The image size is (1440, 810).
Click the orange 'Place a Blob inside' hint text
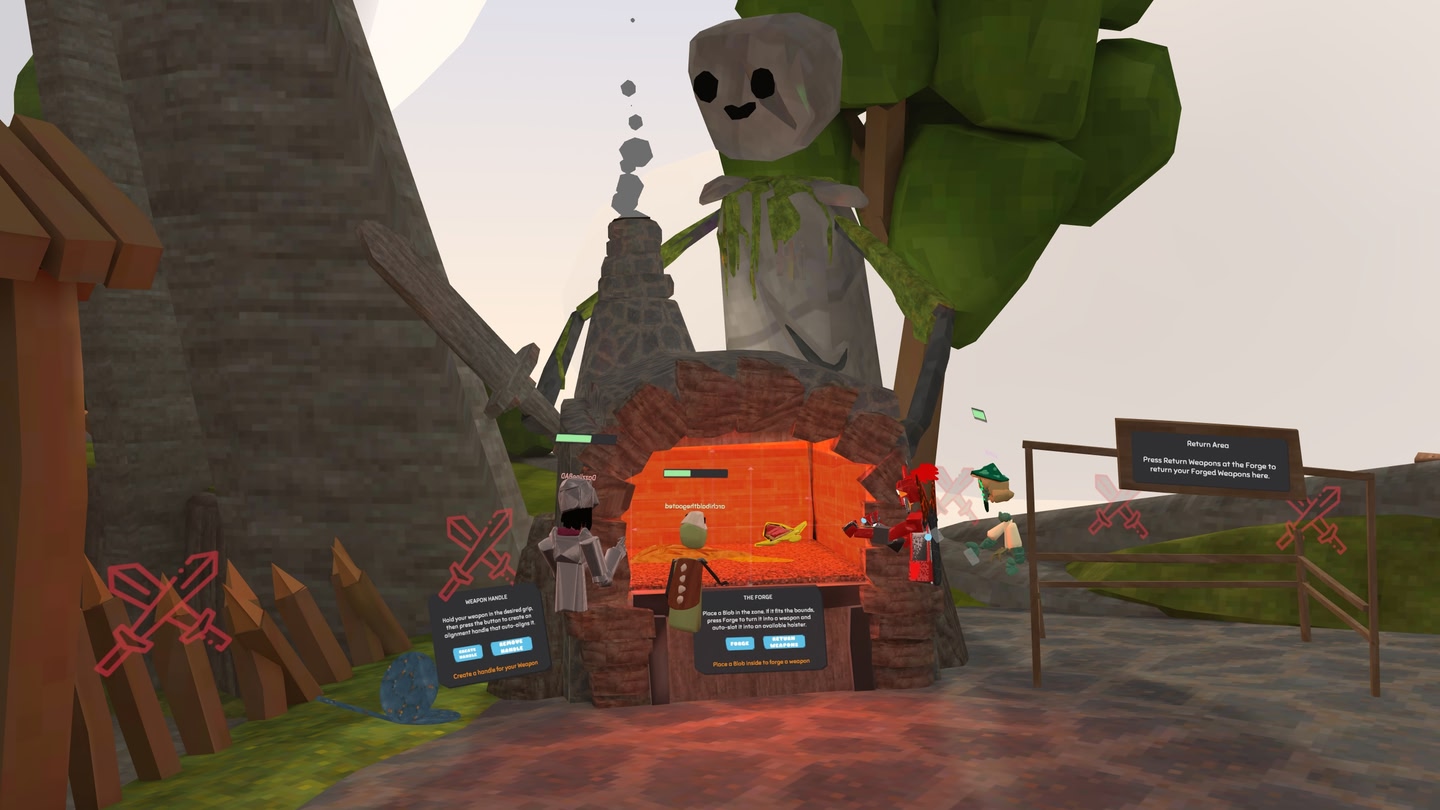point(761,661)
